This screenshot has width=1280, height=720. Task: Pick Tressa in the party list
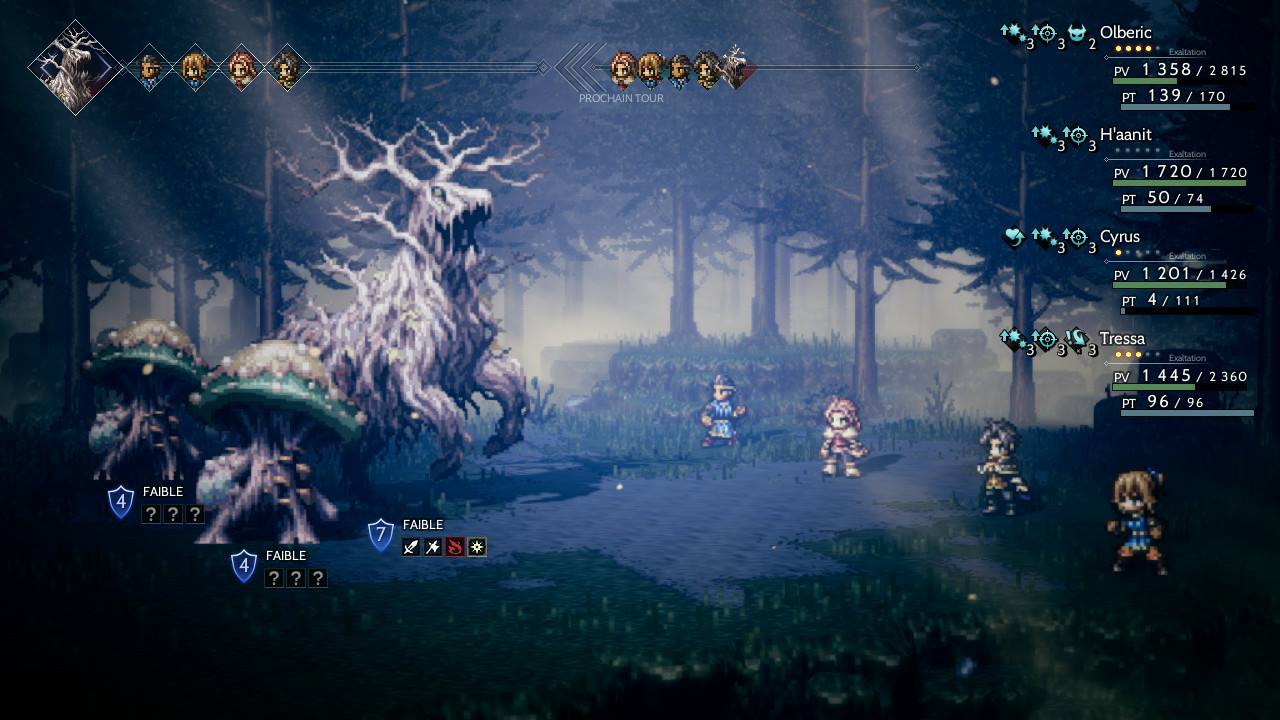(x=1122, y=339)
